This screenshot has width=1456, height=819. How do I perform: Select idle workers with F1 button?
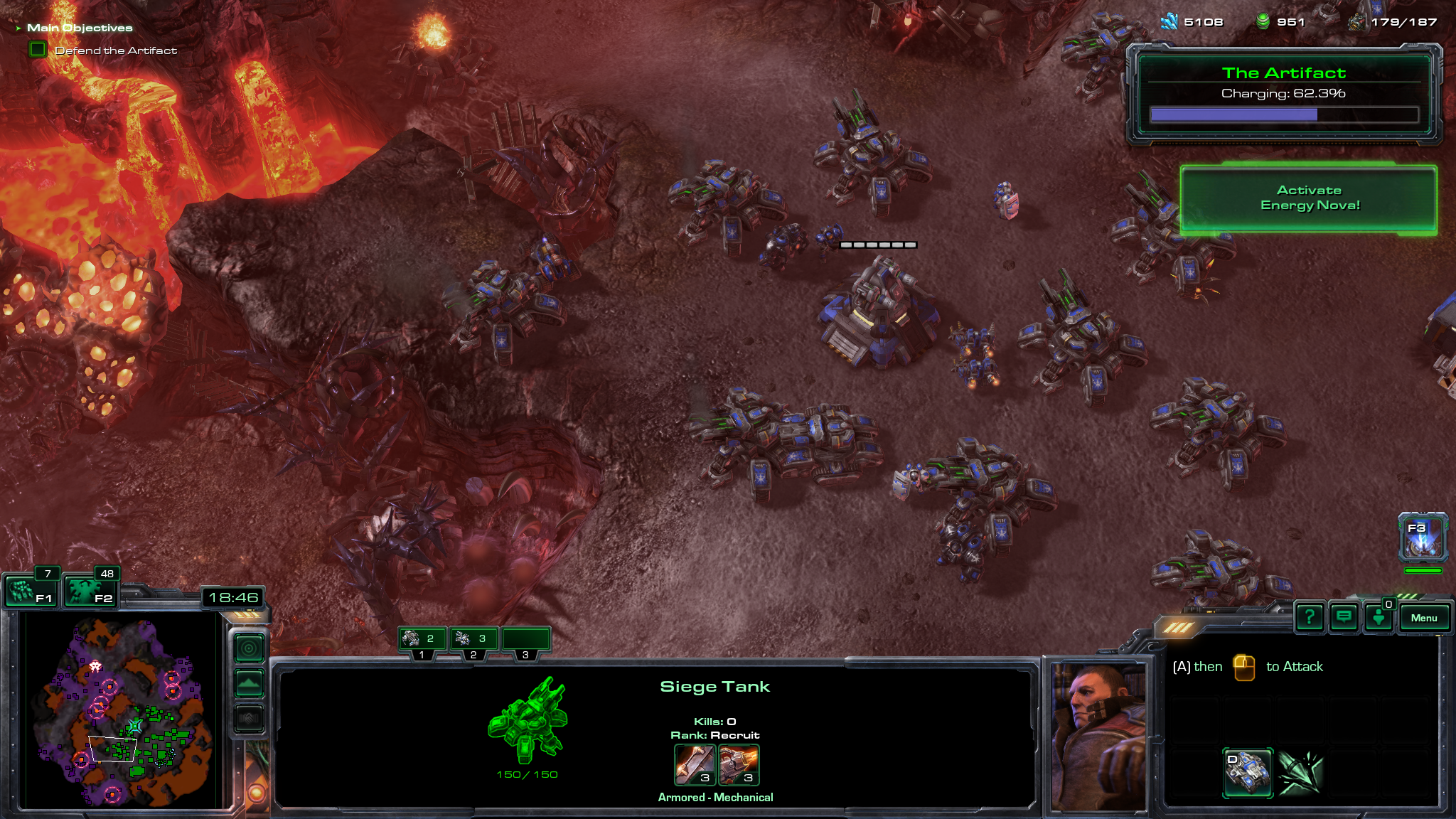coord(31,591)
